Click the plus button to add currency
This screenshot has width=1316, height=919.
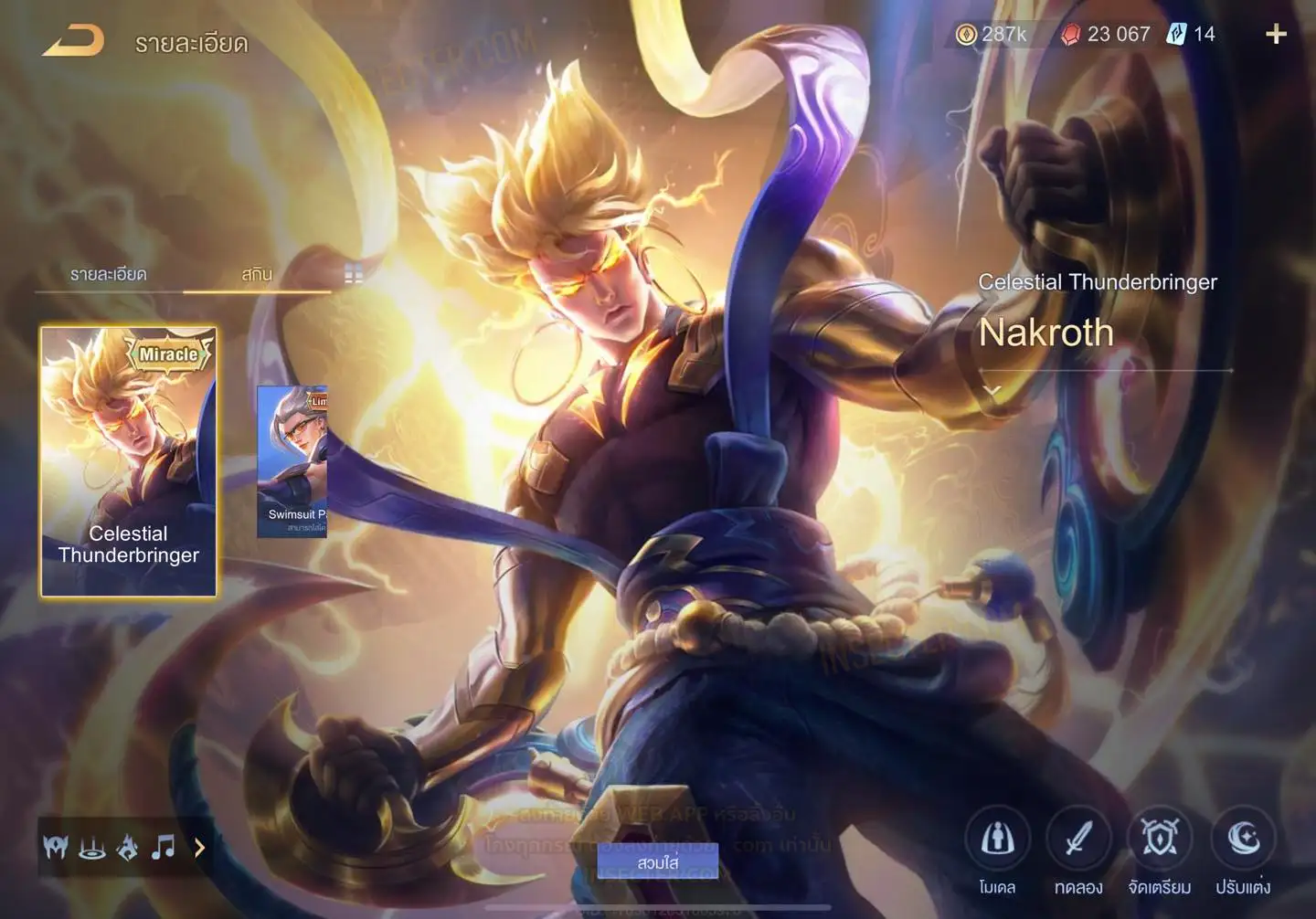1276,35
